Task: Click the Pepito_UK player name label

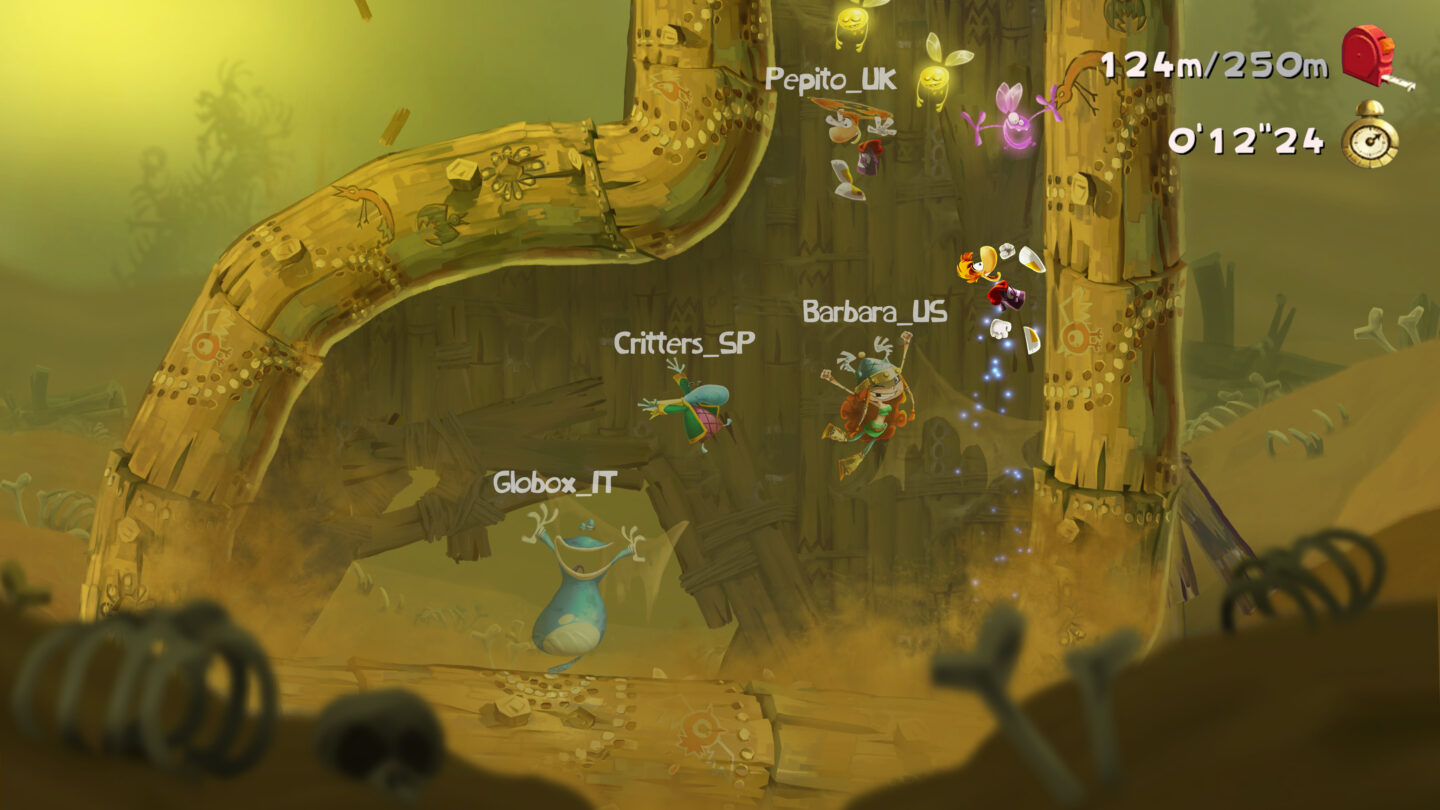Action: (x=830, y=79)
